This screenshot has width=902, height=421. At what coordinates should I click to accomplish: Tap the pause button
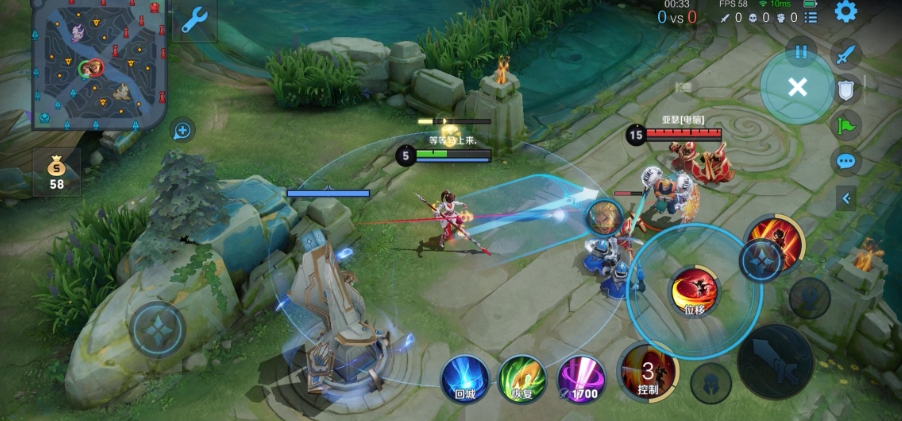click(800, 50)
